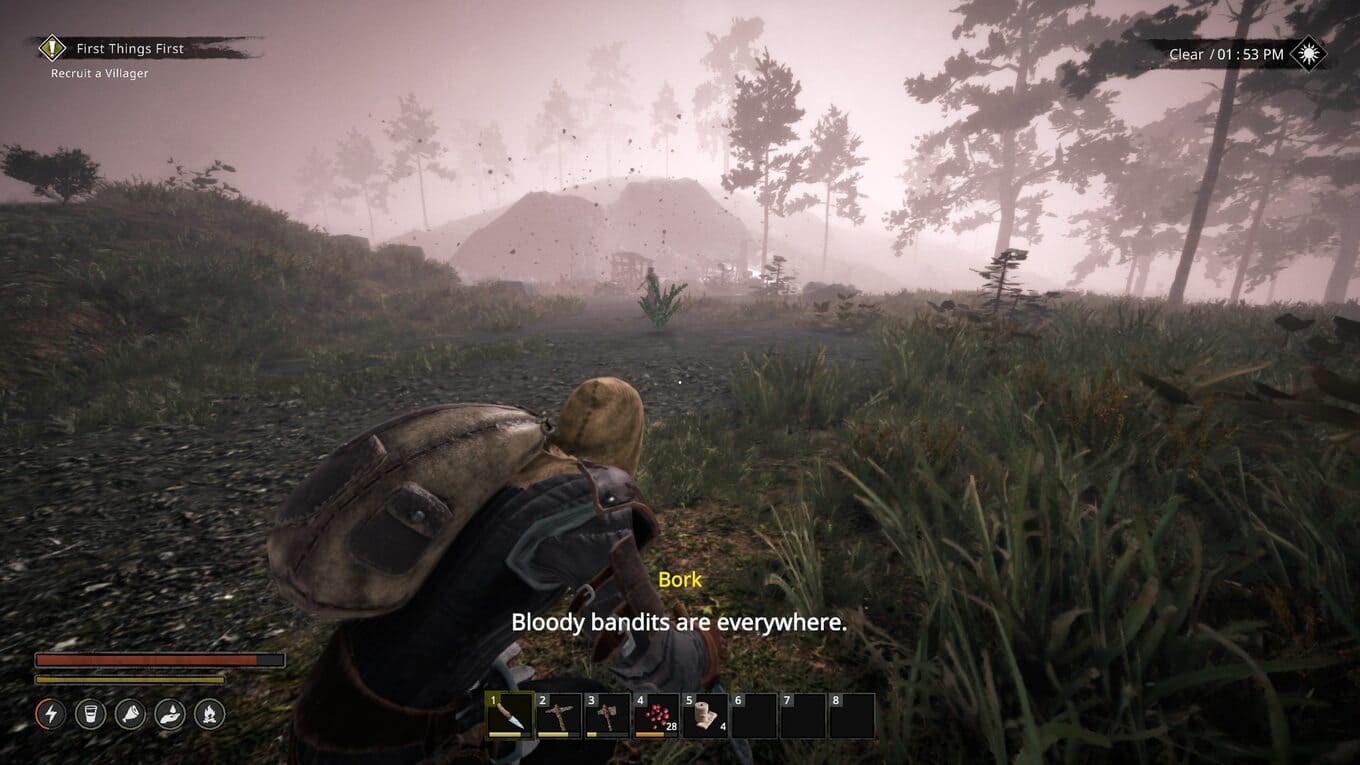Click the quest exclamation mark diamond icon
Screen dimensions: 1360x765
click(x=52, y=48)
